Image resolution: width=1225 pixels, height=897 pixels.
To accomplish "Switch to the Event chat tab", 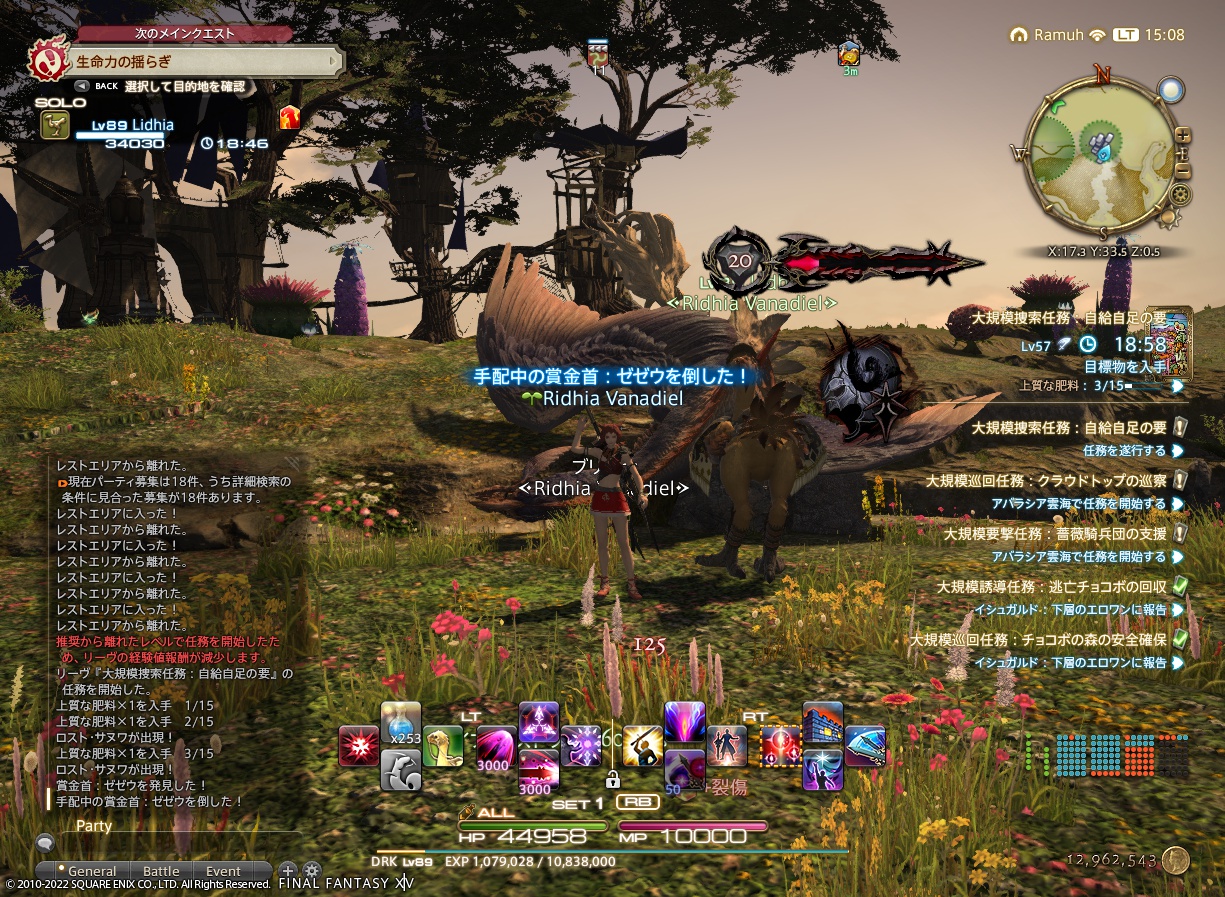I will (x=223, y=871).
